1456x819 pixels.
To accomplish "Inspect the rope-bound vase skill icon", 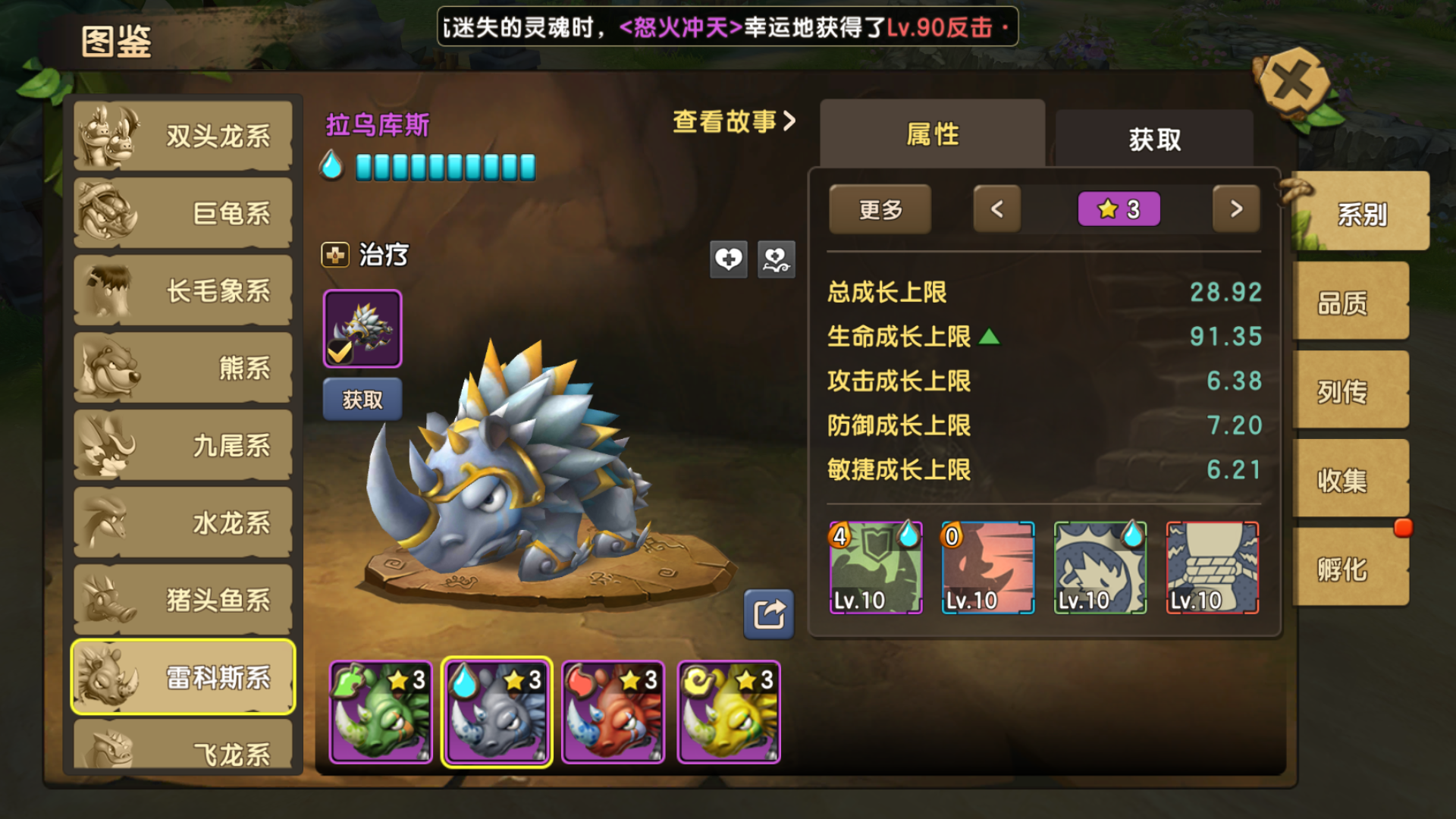I will 1212,568.
